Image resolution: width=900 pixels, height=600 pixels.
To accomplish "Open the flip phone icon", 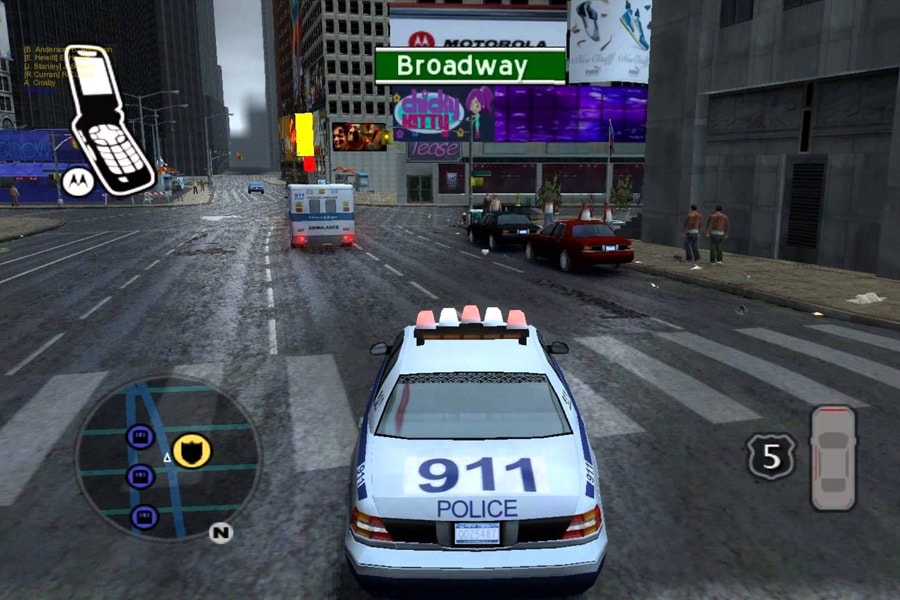I will point(109,118).
